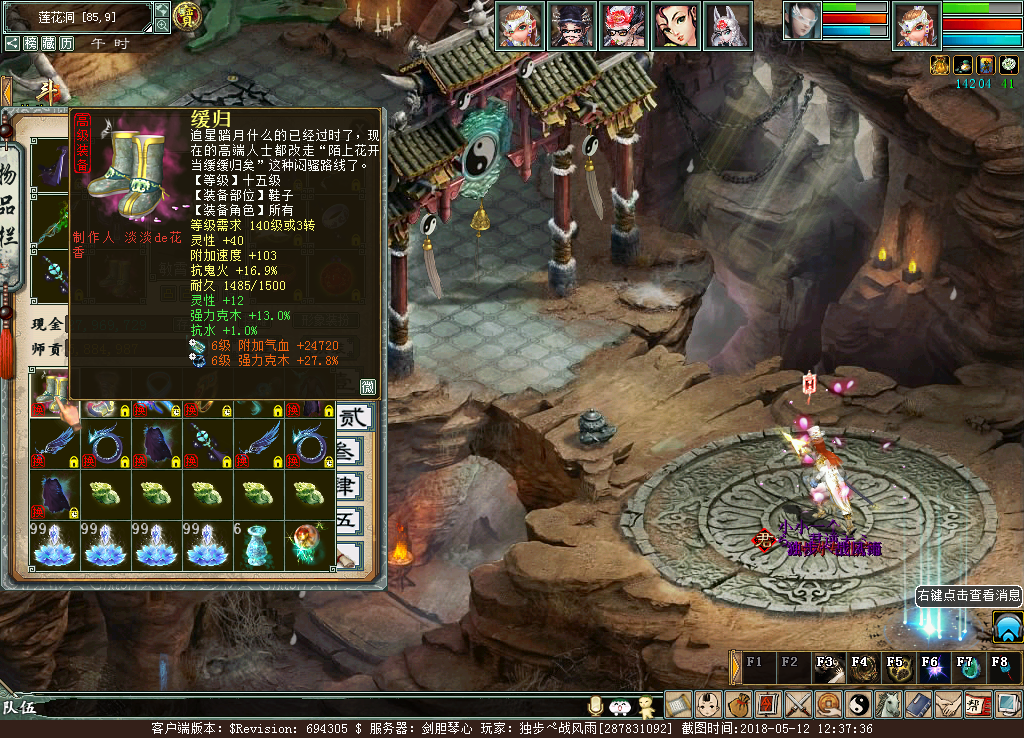Viewport: 1024px width, 738px height.
Task: Select the red glowing orb item
Action: click(x=308, y=545)
